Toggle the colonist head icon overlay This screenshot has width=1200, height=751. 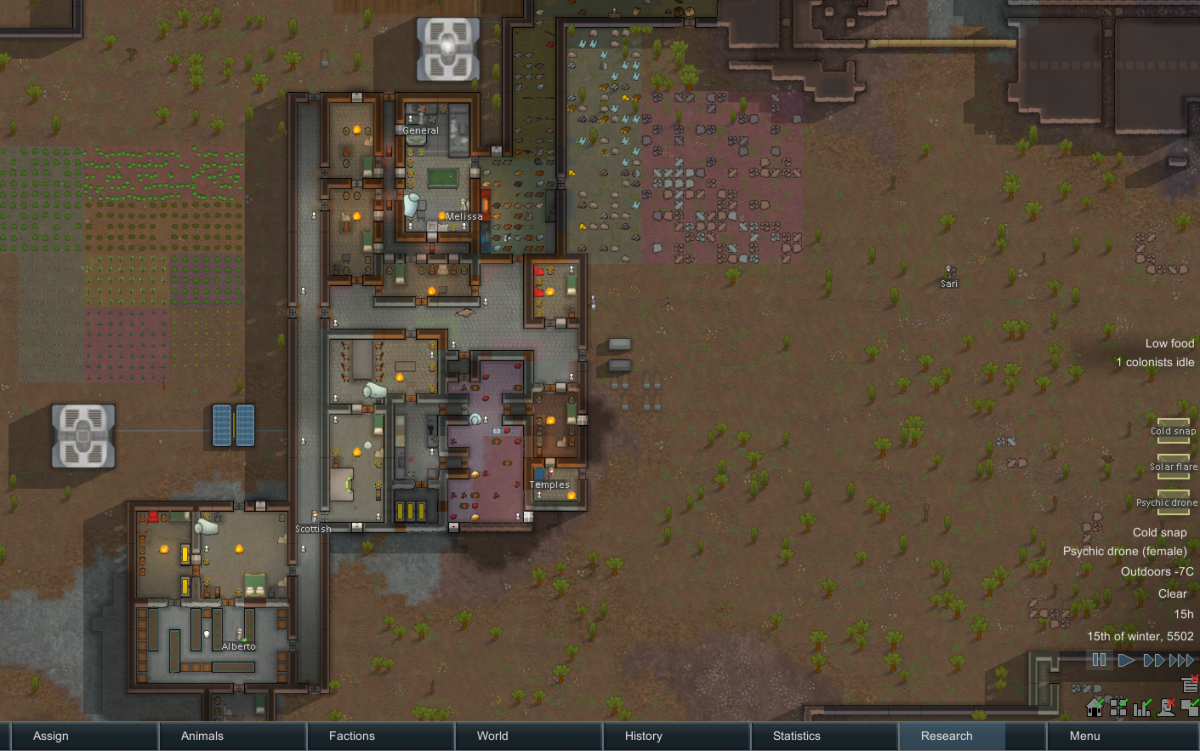point(1166,708)
